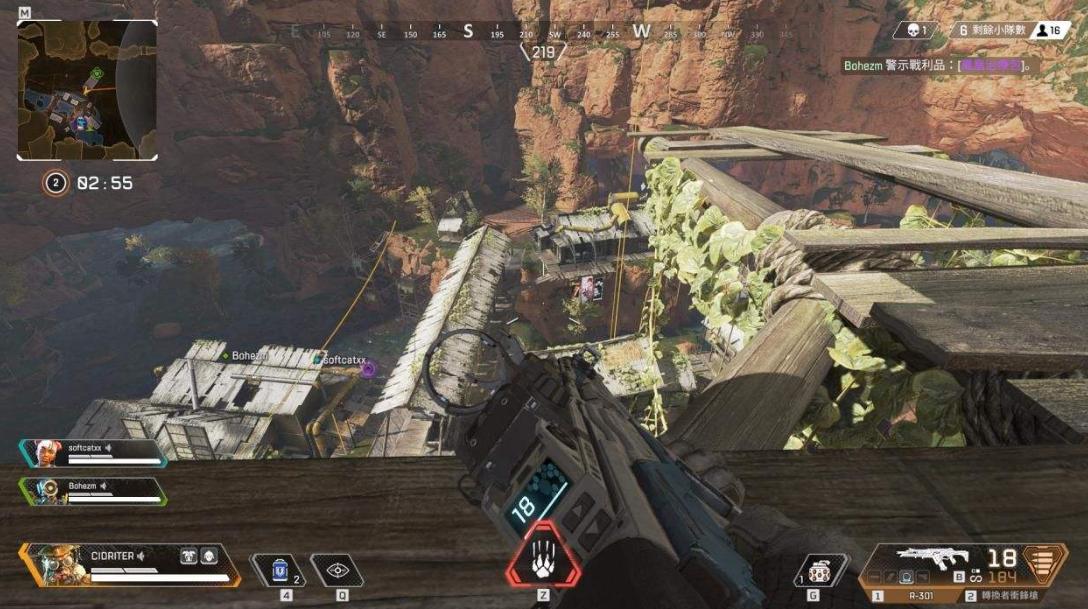Click the compass bearing strip

tap(543, 33)
